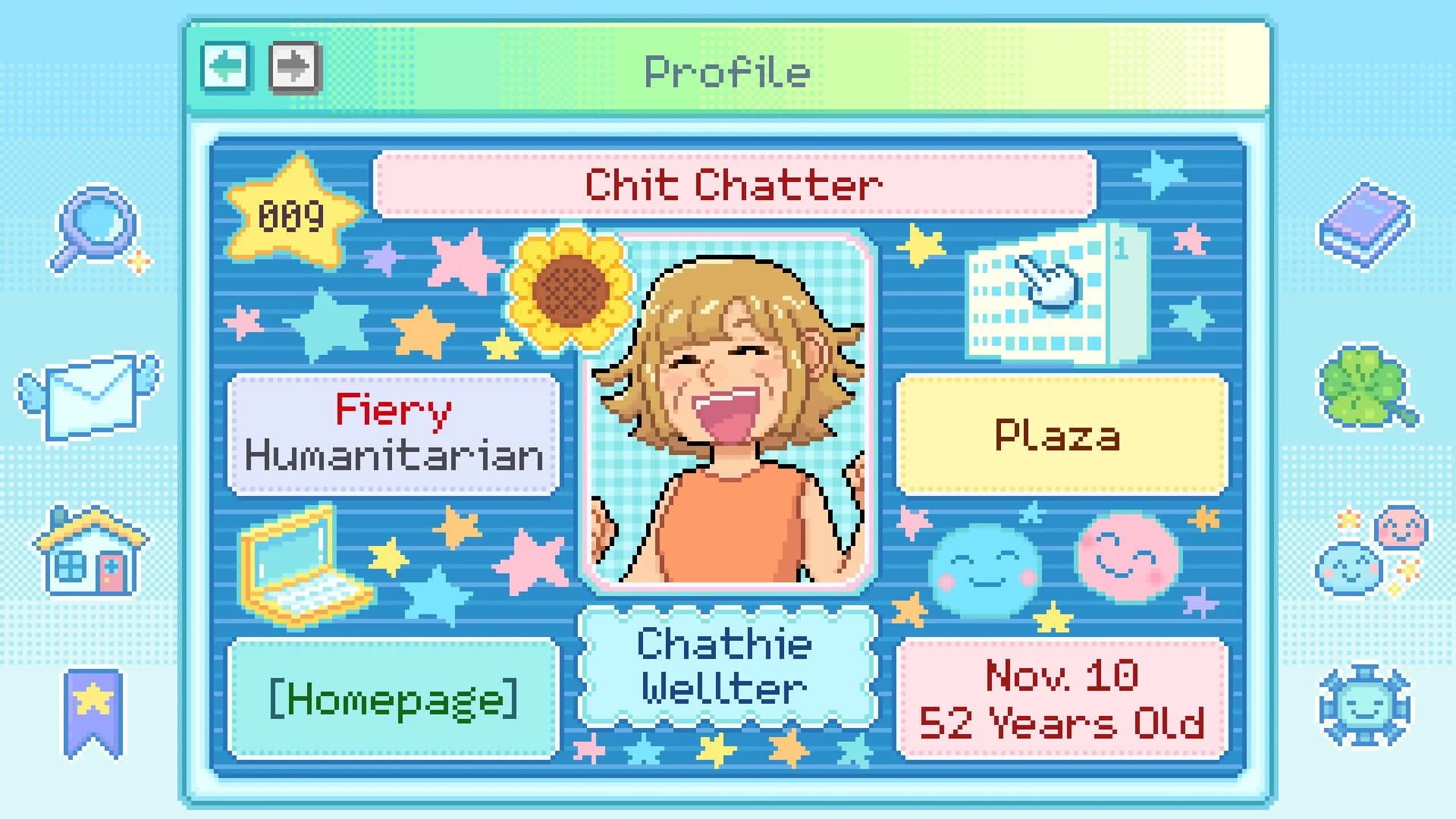Click the Plaza location button
Viewport: 1456px width, 819px height.
coord(1060,435)
